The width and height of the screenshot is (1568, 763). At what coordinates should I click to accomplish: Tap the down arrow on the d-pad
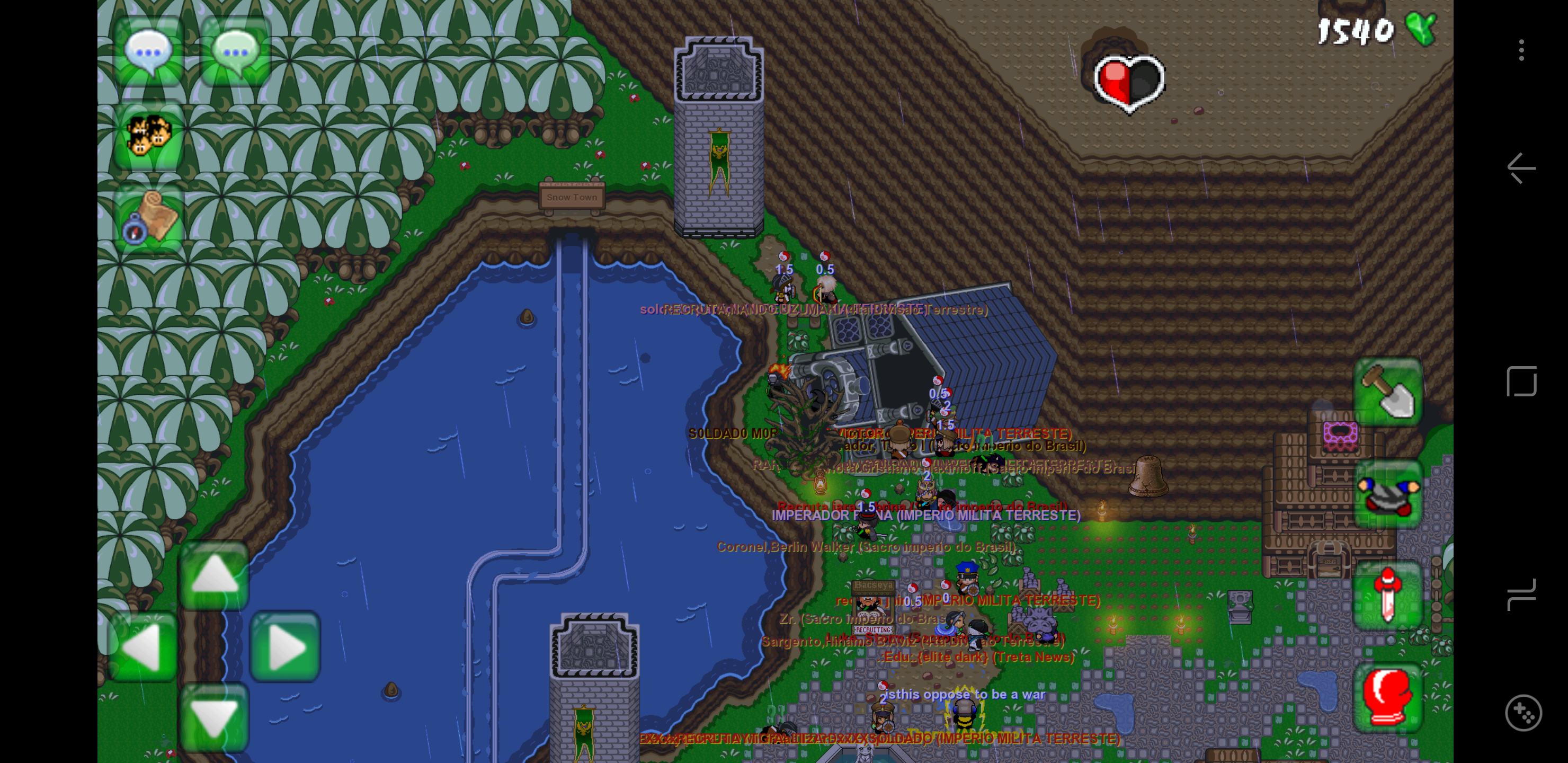click(x=213, y=717)
